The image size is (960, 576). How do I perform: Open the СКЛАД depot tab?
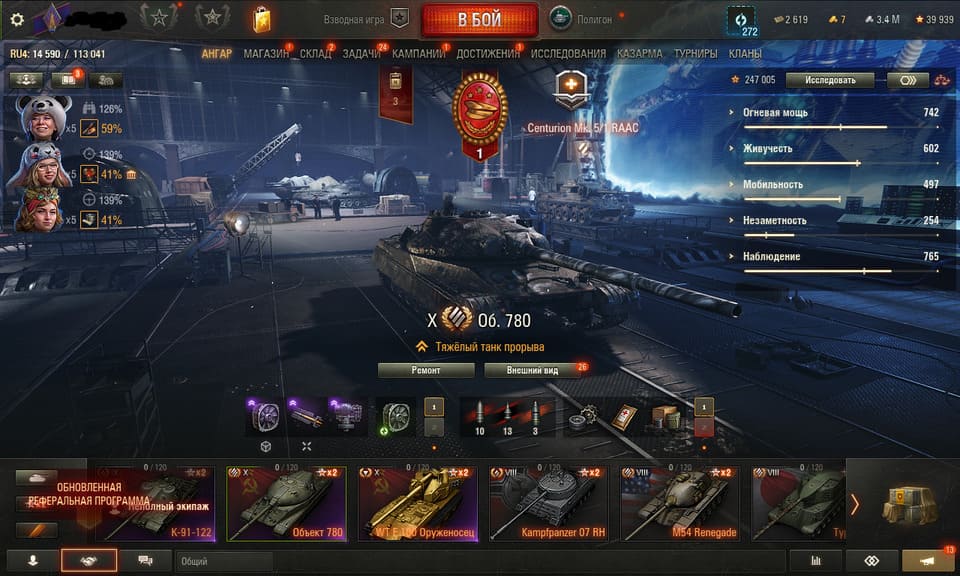pos(316,53)
